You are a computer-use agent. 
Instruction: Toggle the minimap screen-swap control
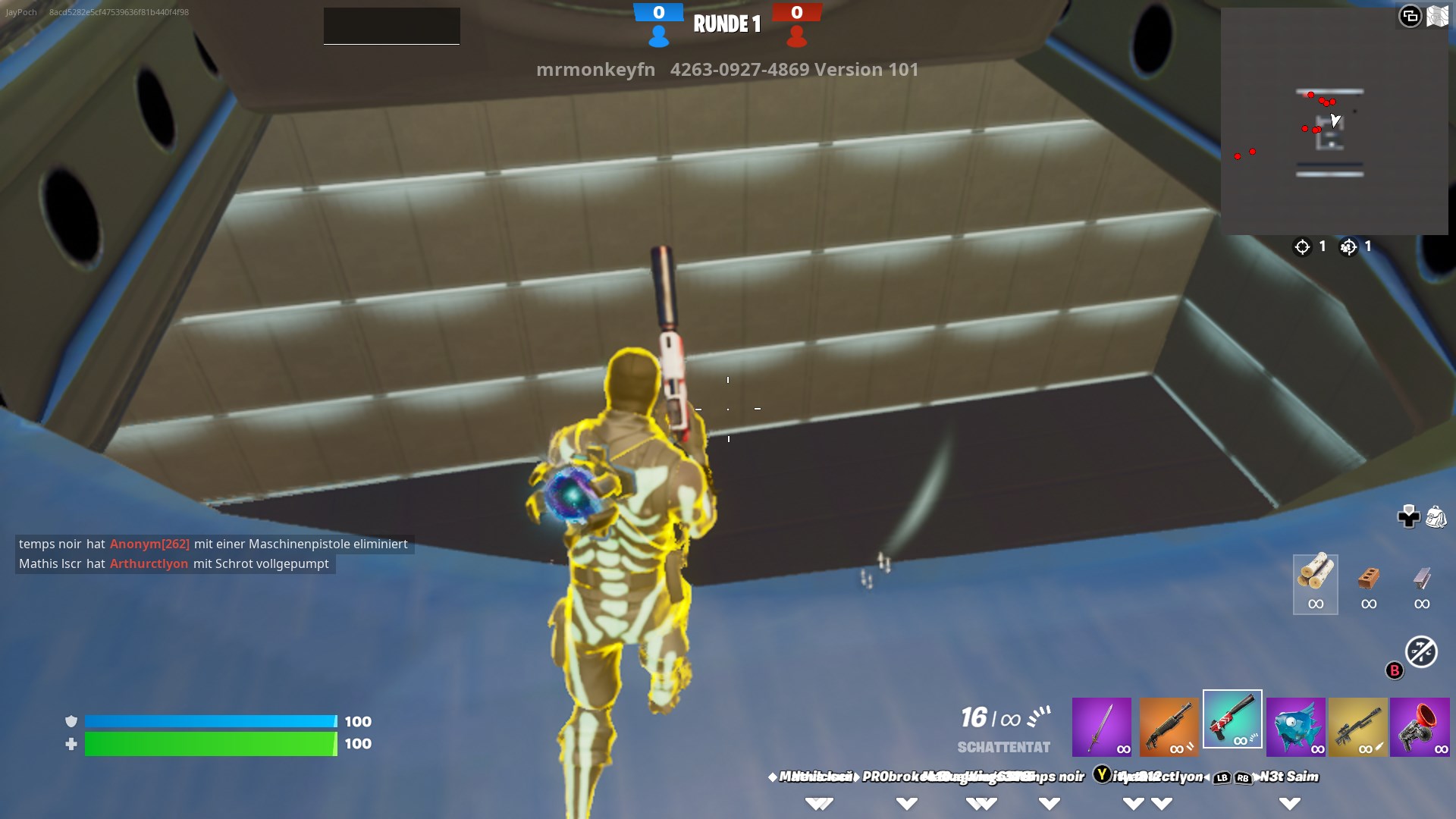pyautogui.click(x=1411, y=14)
